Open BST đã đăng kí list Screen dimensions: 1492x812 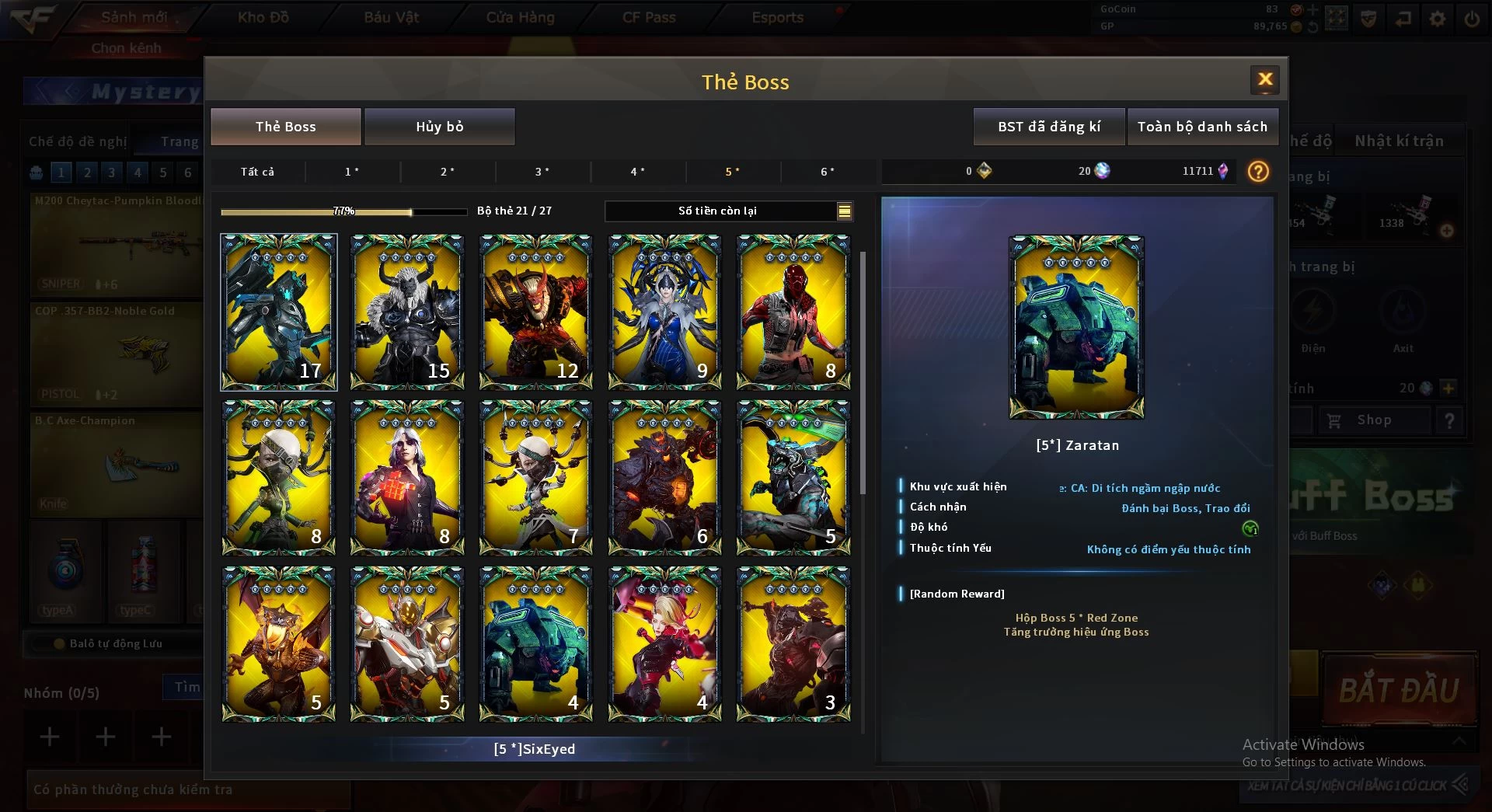pos(1048,127)
